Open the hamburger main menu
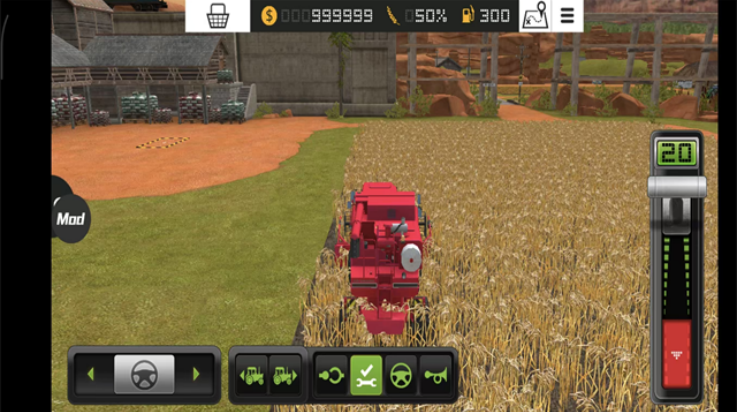 click(x=567, y=15)
